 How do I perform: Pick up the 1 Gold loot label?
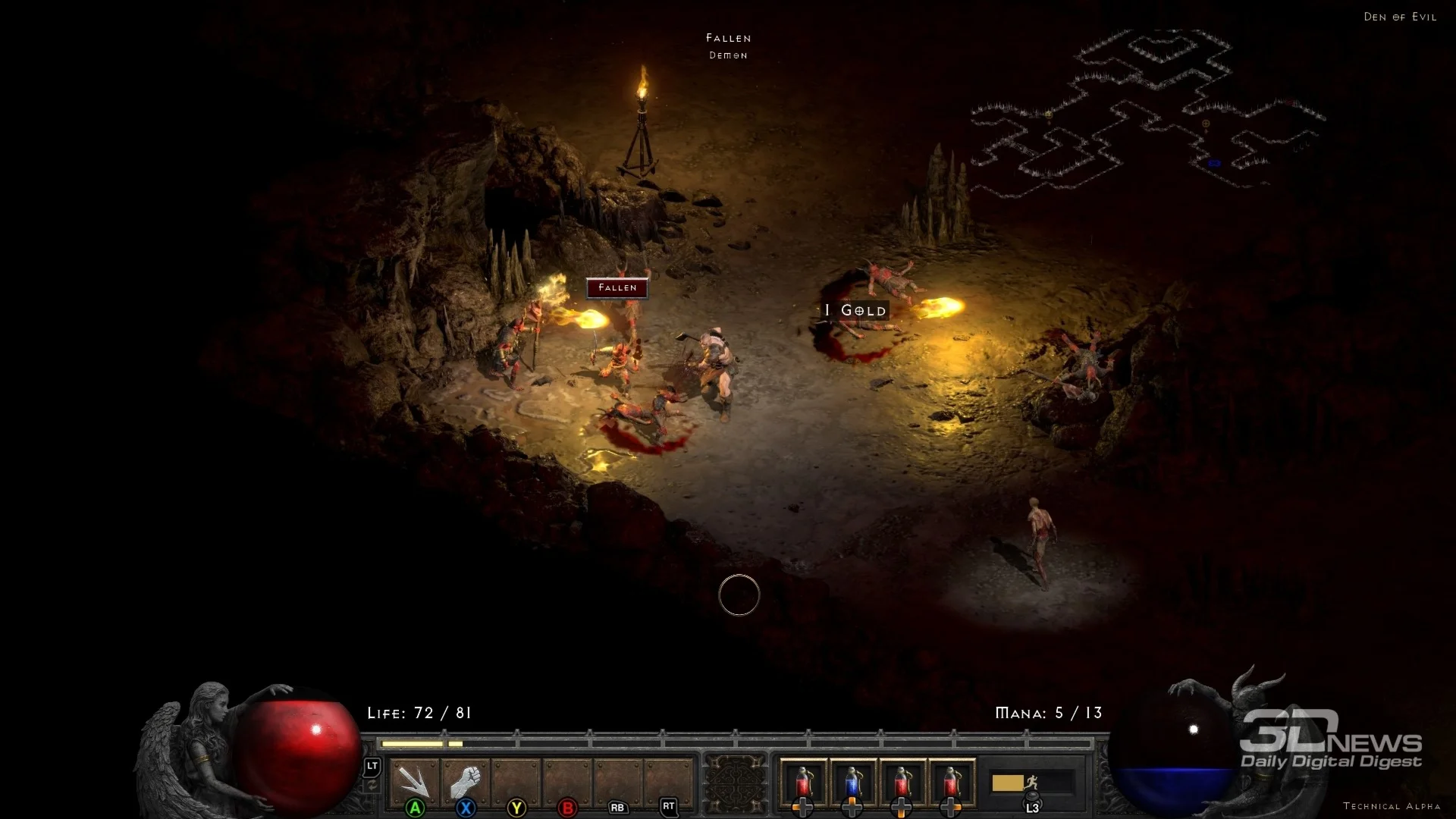(855, 310)
